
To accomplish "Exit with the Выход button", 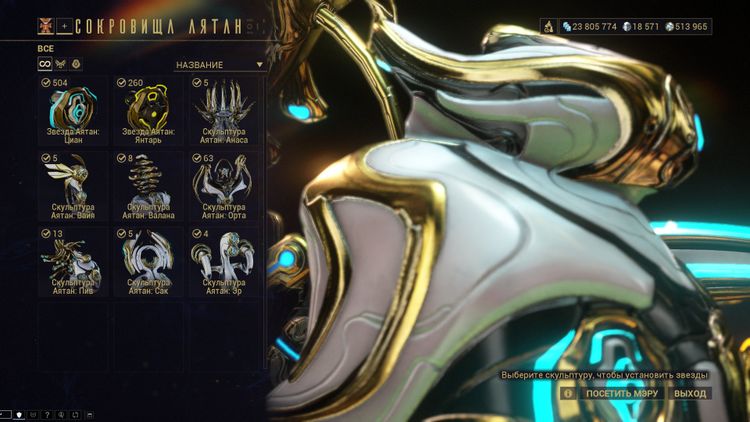I will click(690, 394).
